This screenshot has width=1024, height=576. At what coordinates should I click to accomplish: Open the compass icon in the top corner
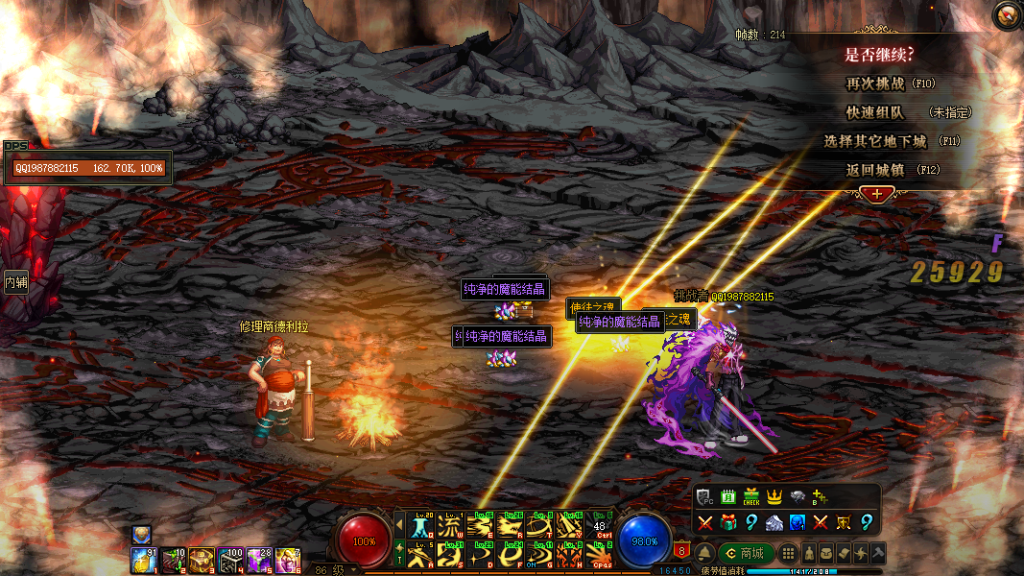click(1006, 15)
